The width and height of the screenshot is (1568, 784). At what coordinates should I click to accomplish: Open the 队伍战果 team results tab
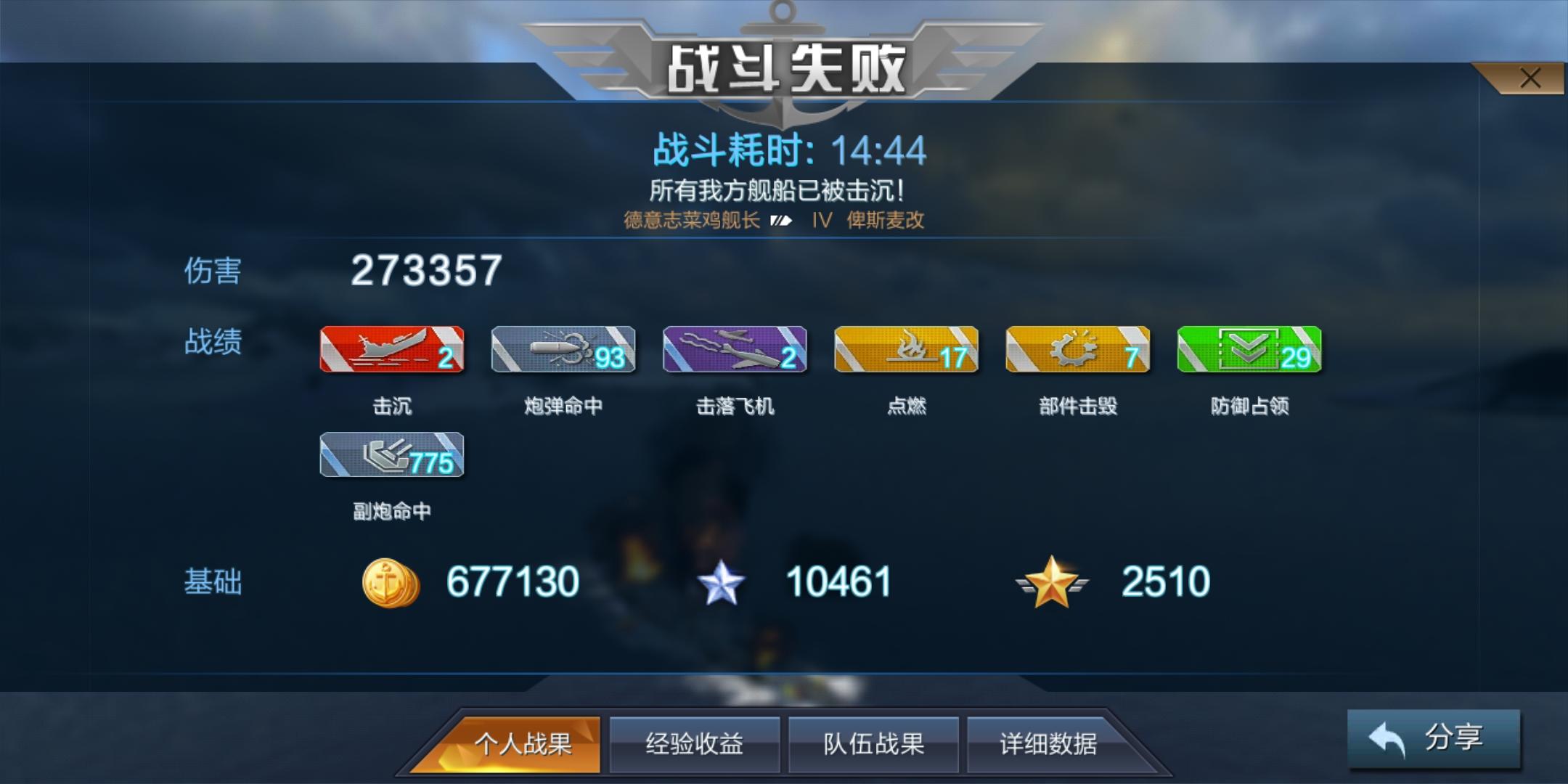pos(873,743)
